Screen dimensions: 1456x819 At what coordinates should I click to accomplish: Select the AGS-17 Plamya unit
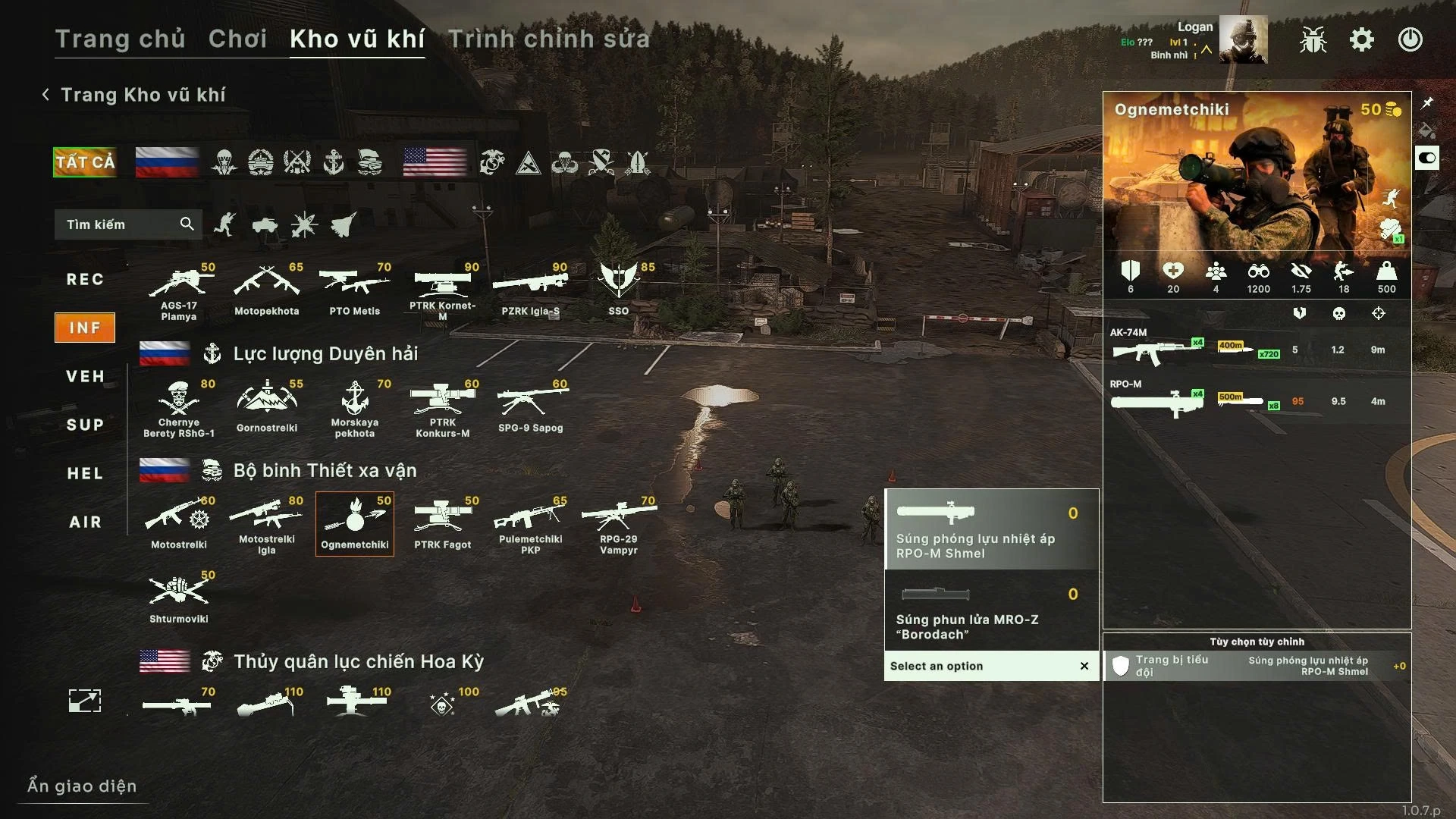coord(179,292)
